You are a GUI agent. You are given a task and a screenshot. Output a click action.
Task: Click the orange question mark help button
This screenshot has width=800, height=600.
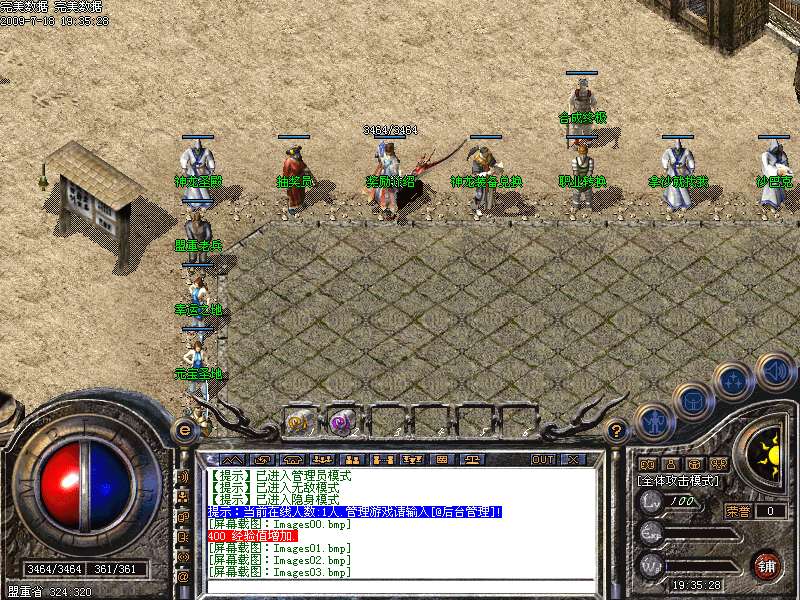617,431
